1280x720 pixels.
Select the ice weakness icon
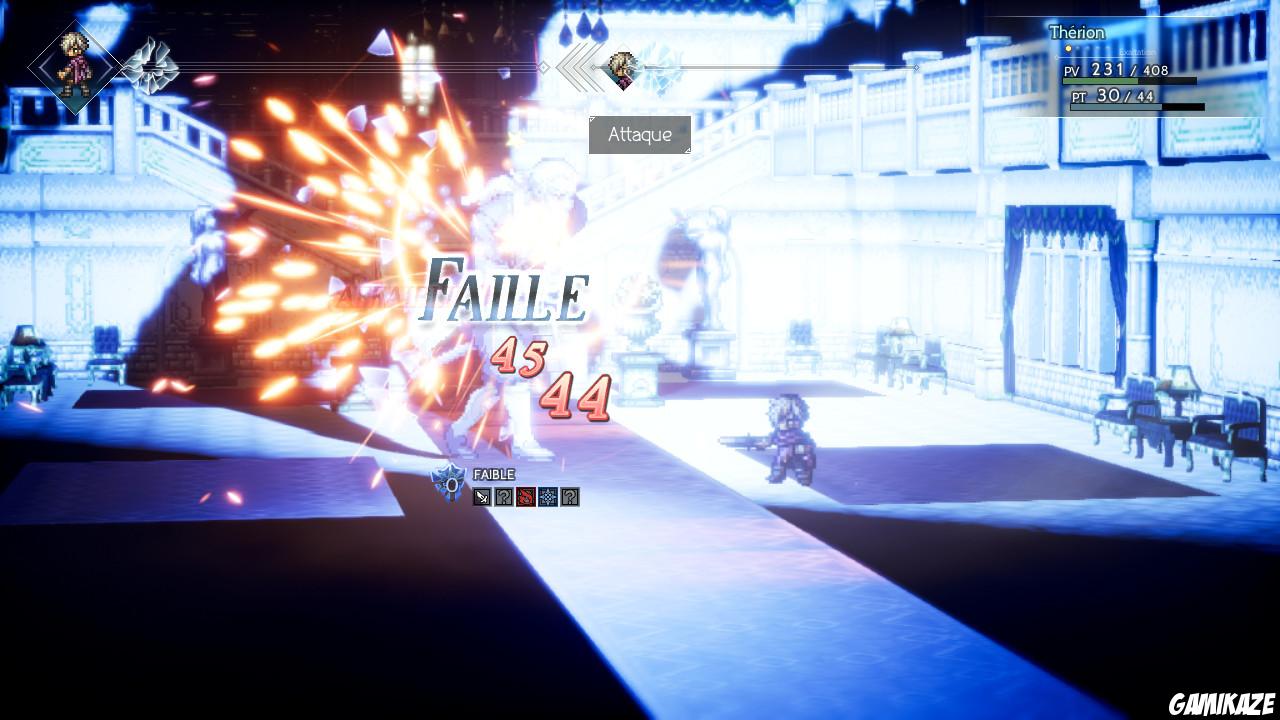548,497
